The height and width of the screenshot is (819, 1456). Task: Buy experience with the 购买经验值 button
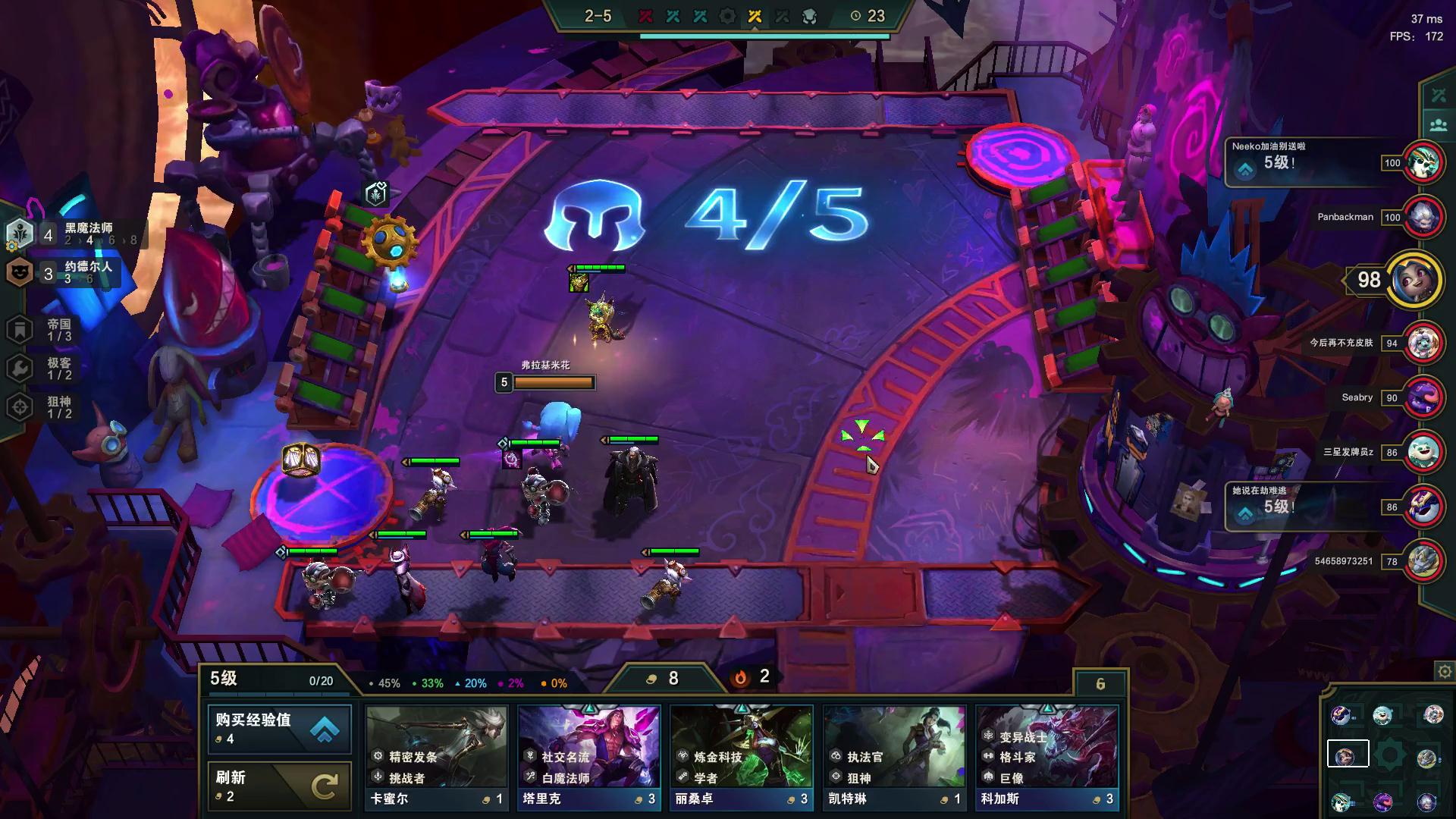279,729
